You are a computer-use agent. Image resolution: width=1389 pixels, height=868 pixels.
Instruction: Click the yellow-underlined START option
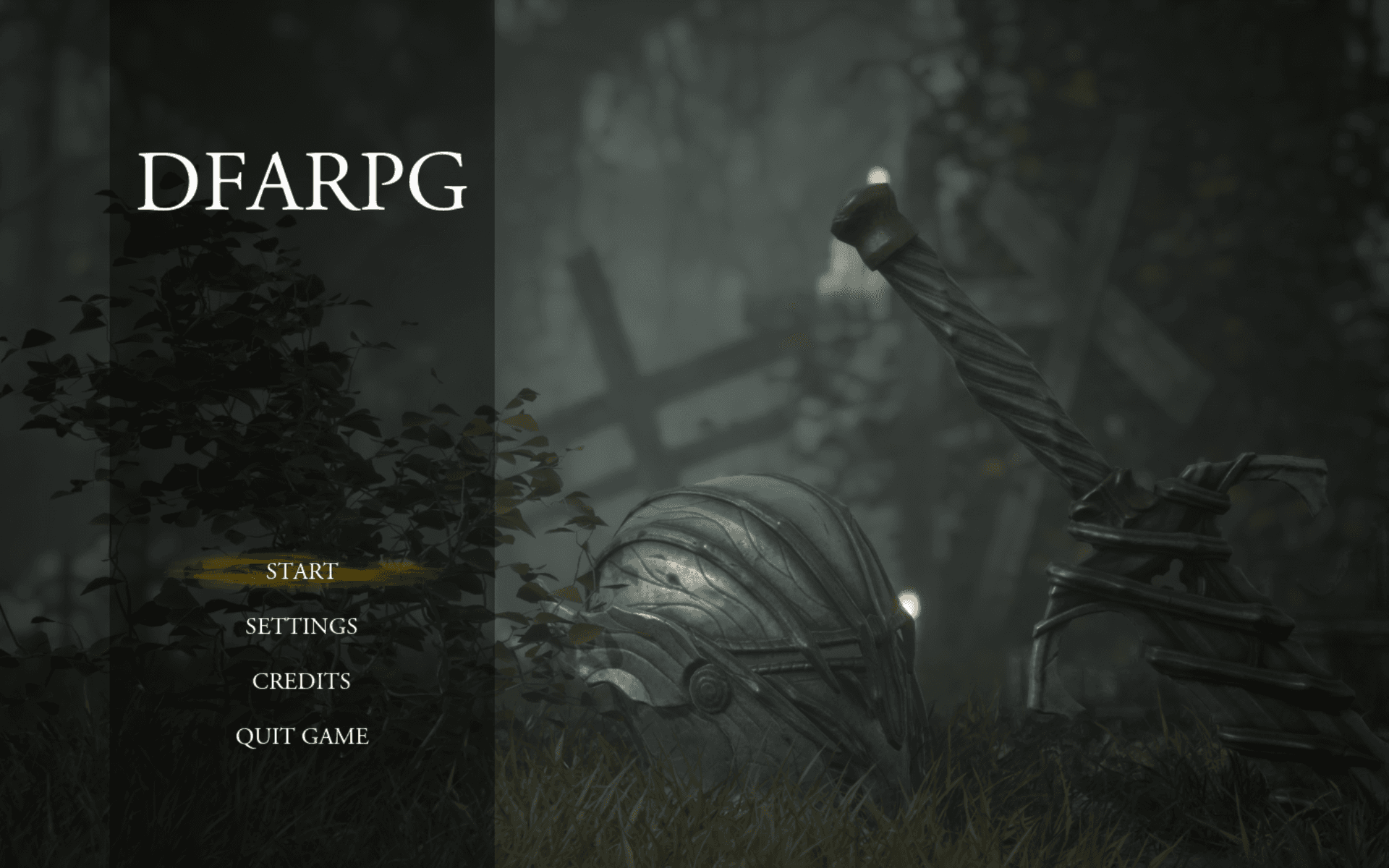point(300,572)
